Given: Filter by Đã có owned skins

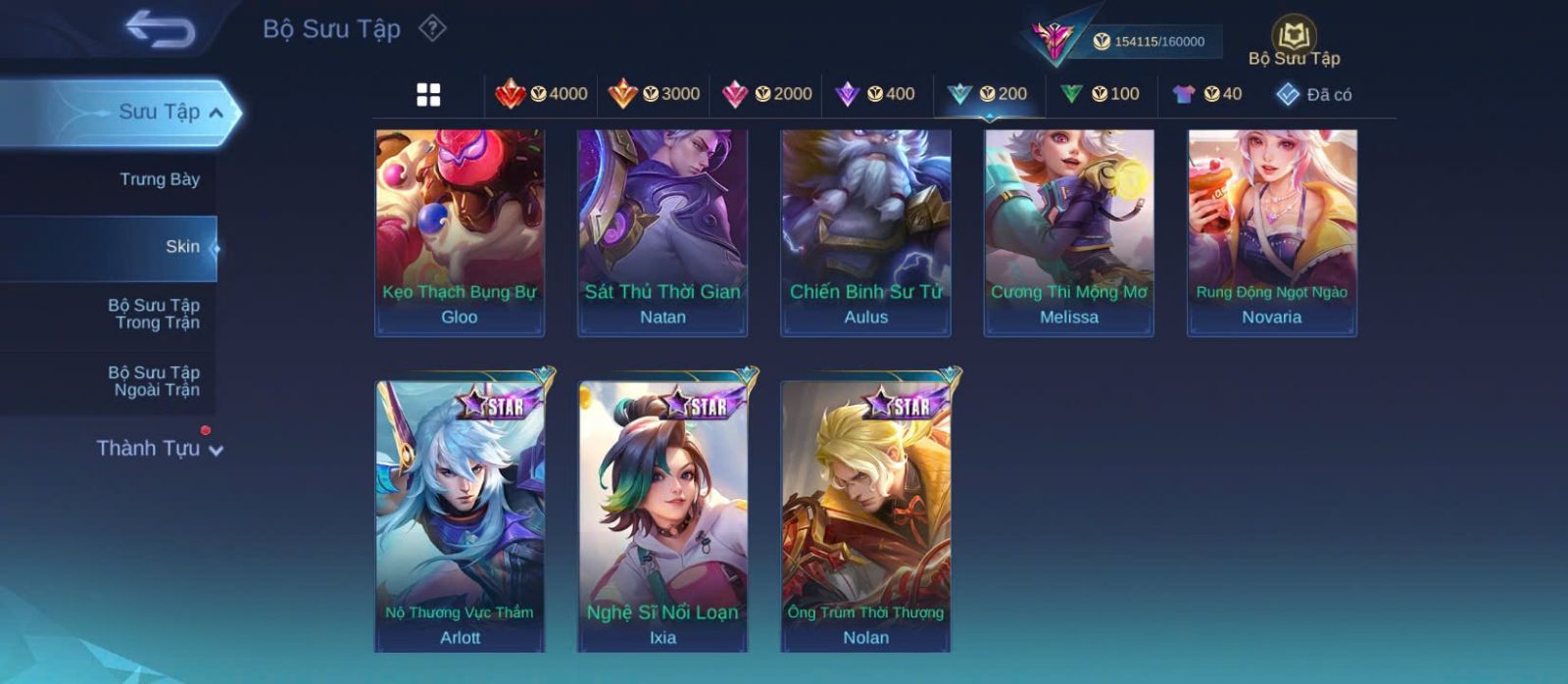Looking at the screenshot, I should coord(1314,94).
